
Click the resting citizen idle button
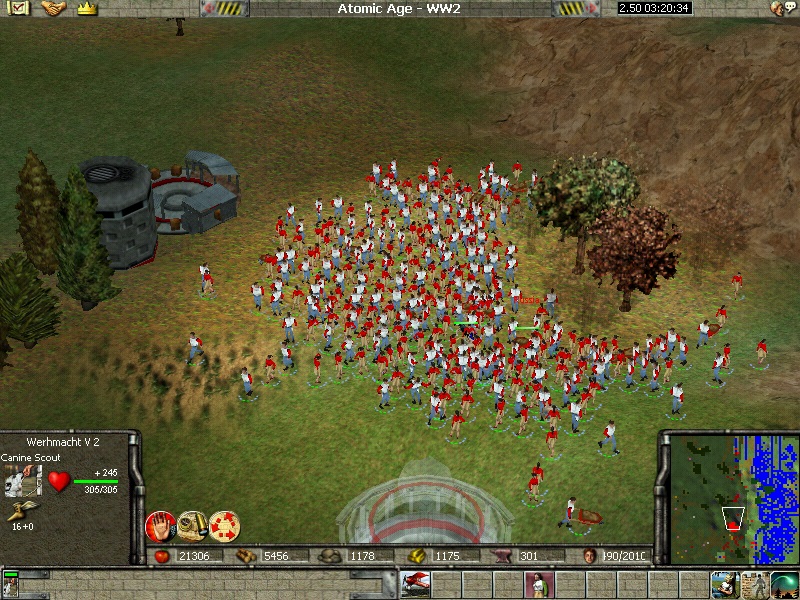click(723, 583)
